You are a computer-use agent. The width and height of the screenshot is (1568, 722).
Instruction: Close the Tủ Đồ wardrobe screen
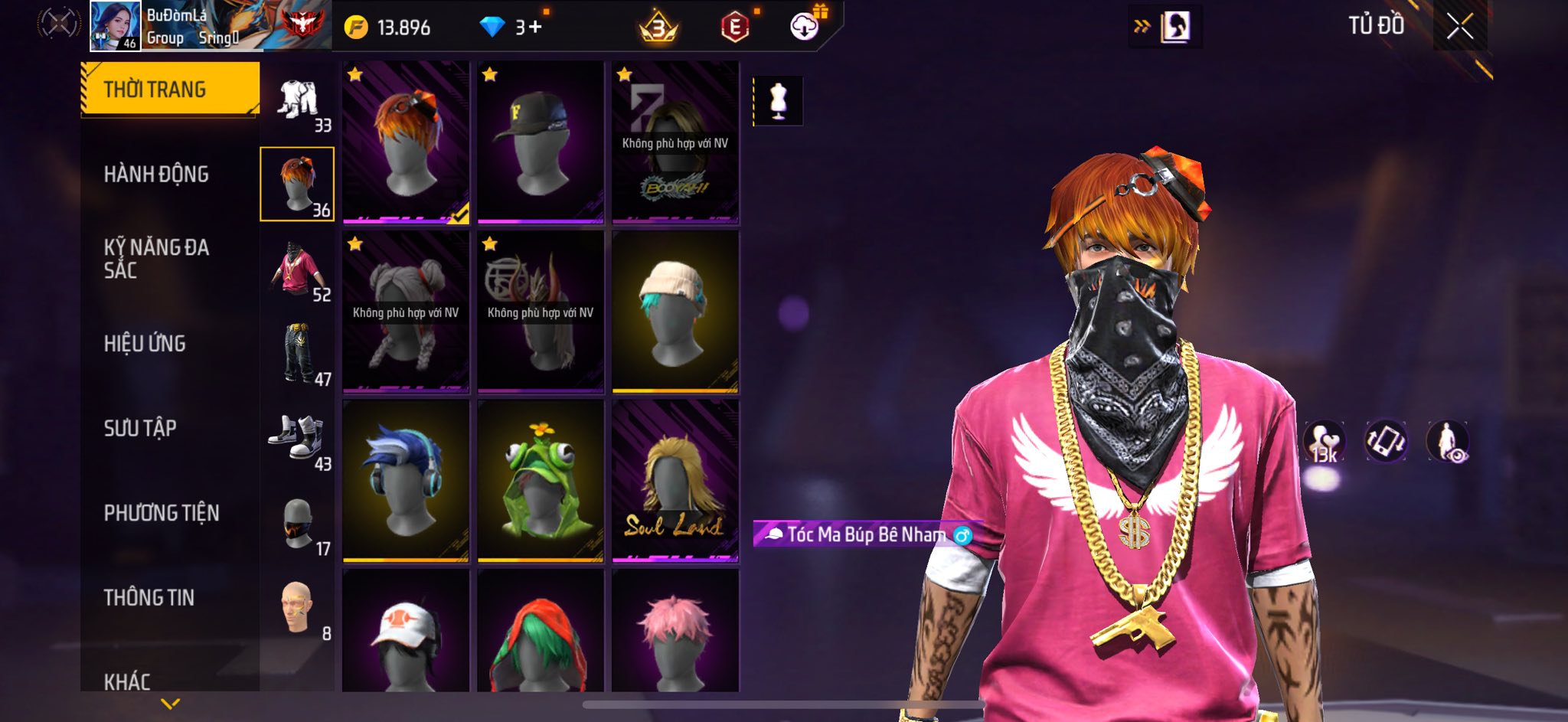point(1459,27)
